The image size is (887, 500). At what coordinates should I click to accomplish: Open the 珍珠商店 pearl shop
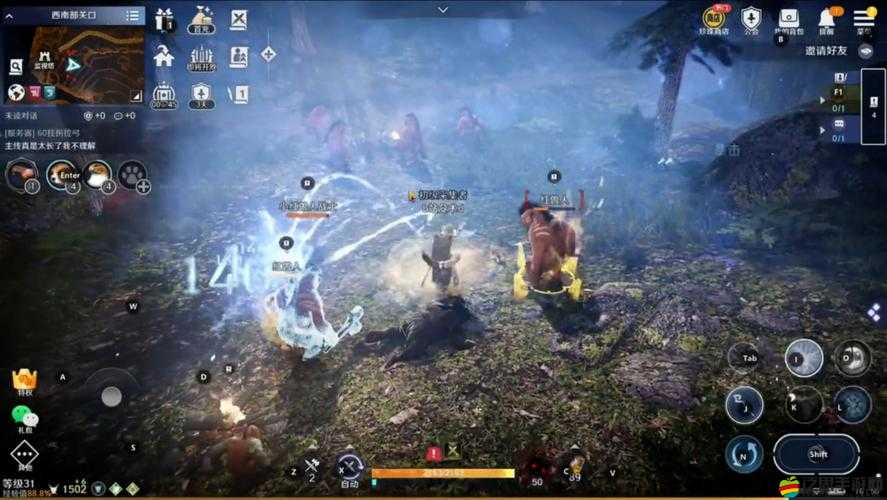(714, 18)
